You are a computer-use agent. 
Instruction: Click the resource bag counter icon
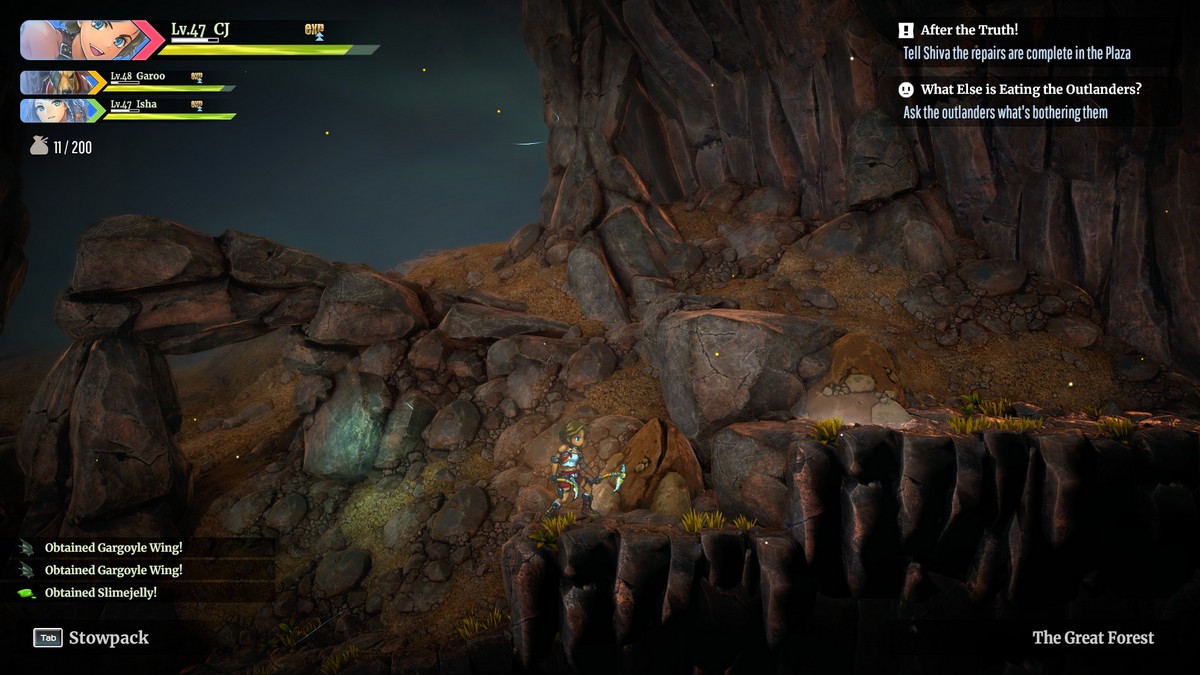(x=39, y=147)
